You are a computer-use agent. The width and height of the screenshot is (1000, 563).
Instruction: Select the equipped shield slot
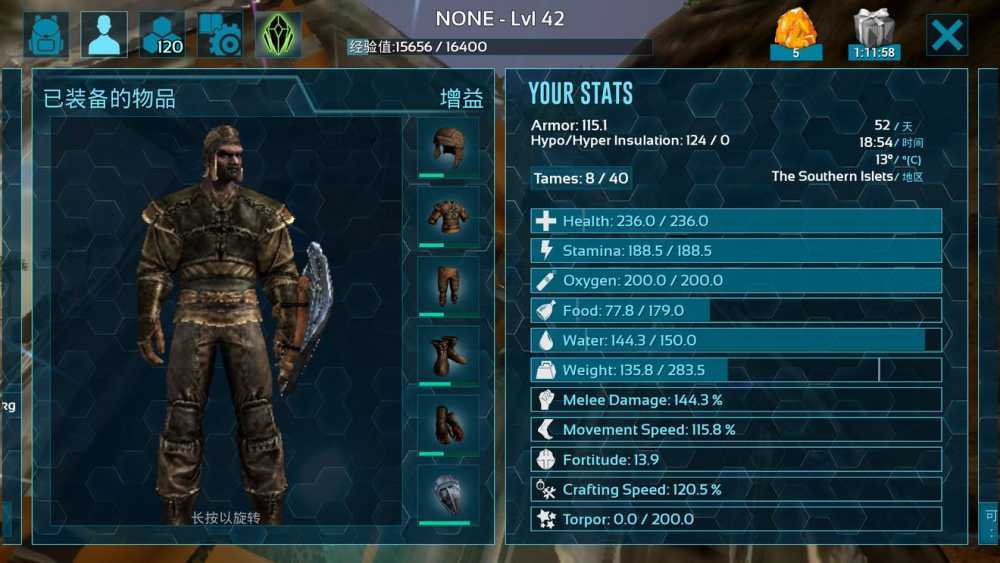click(x=448, y=494)
